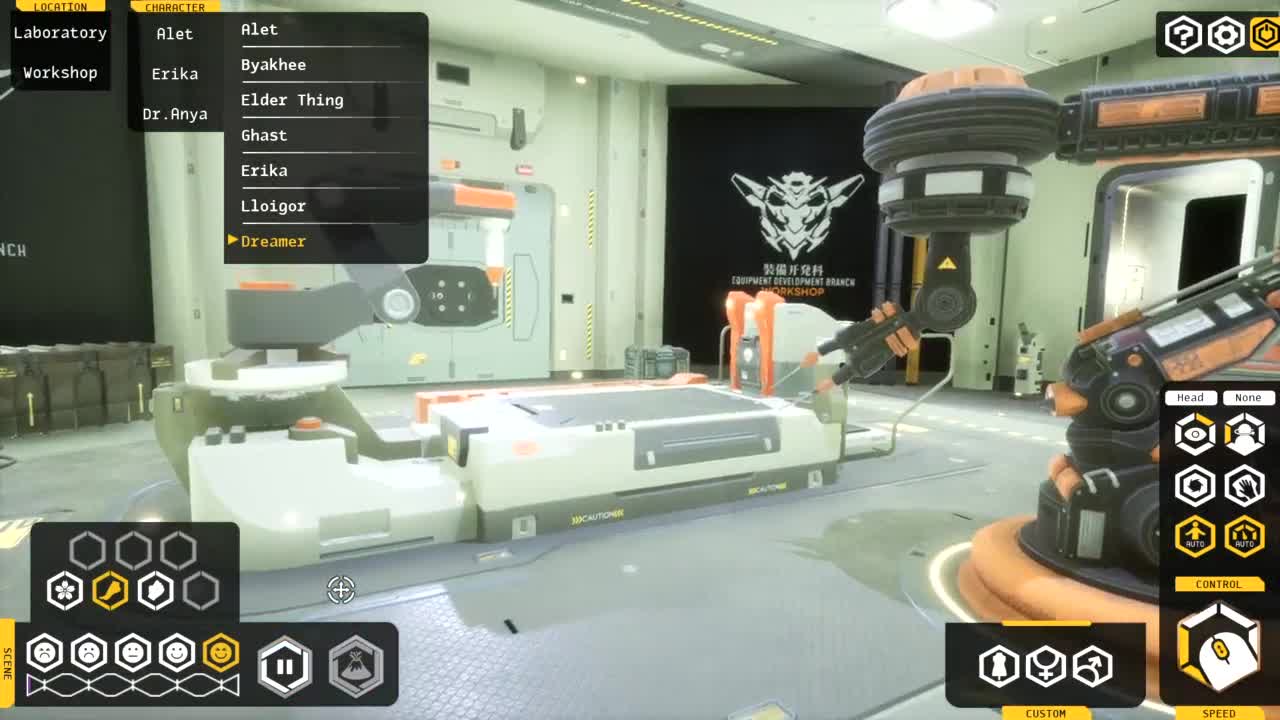Pause the scene with the pause button
This screenshot has width=1280, height=720.
tap(285, 665)
